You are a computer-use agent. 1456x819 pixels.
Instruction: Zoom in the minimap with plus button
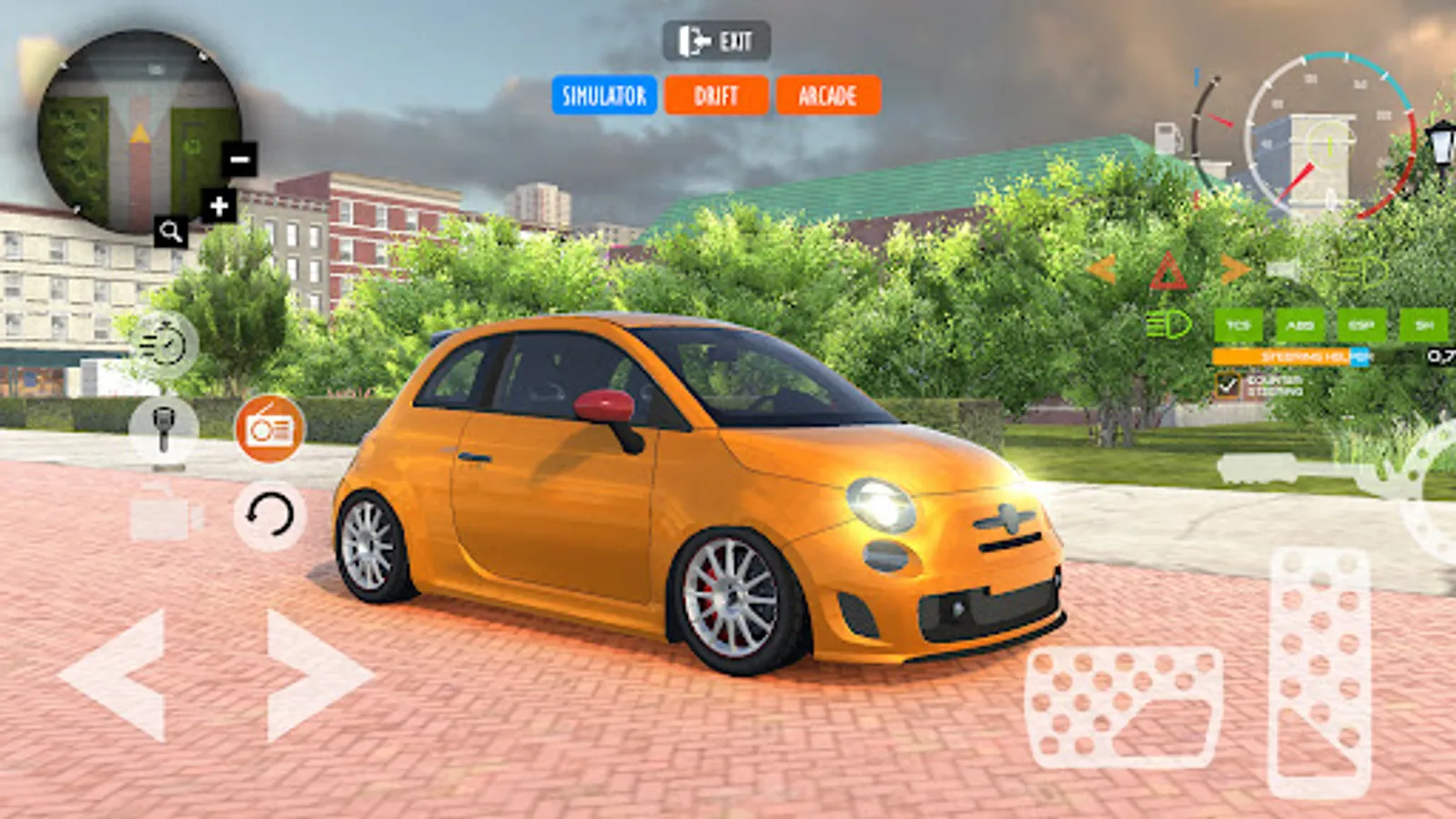(x=219, y=207)
